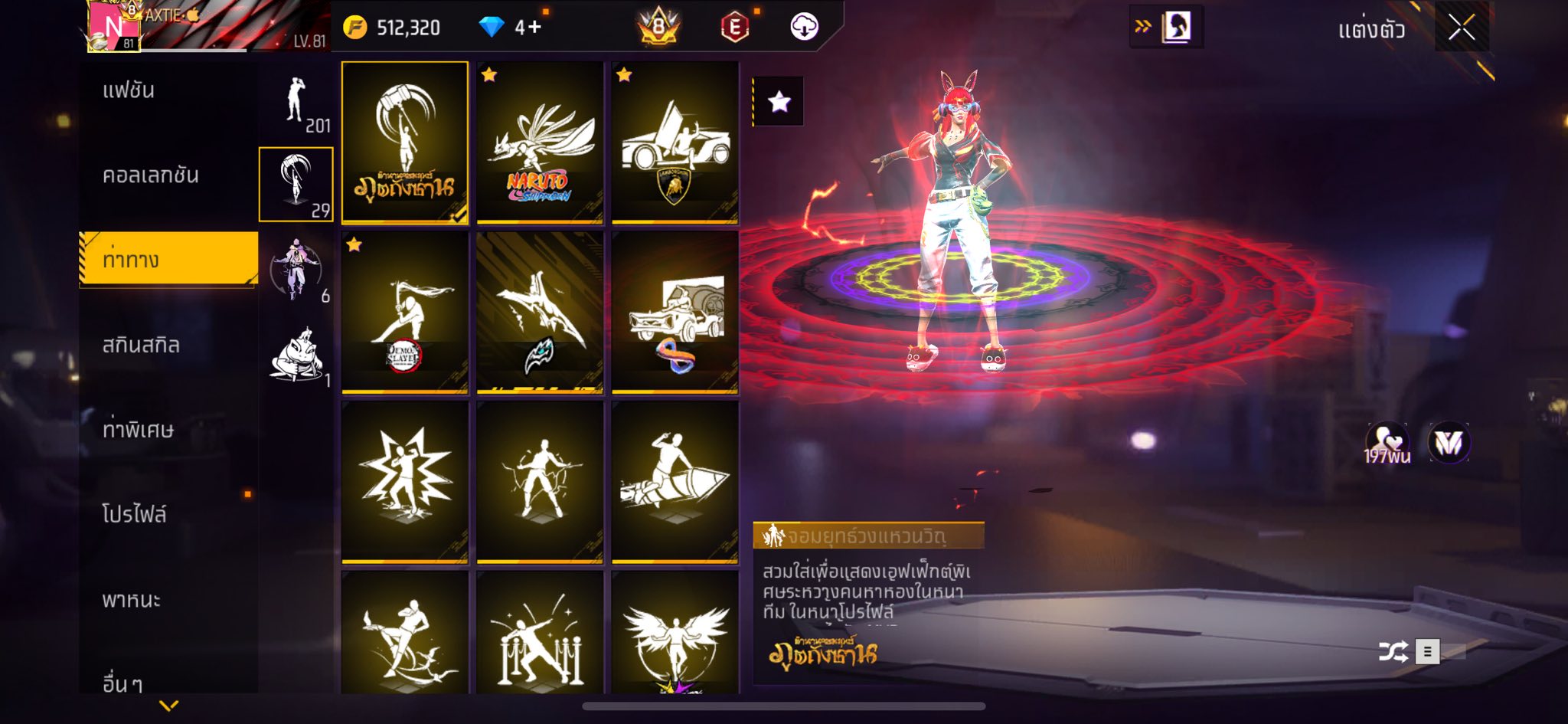
Task: Go to the โปรไฟล์ category
Action: pyautogui.click(x=135, y=514)
